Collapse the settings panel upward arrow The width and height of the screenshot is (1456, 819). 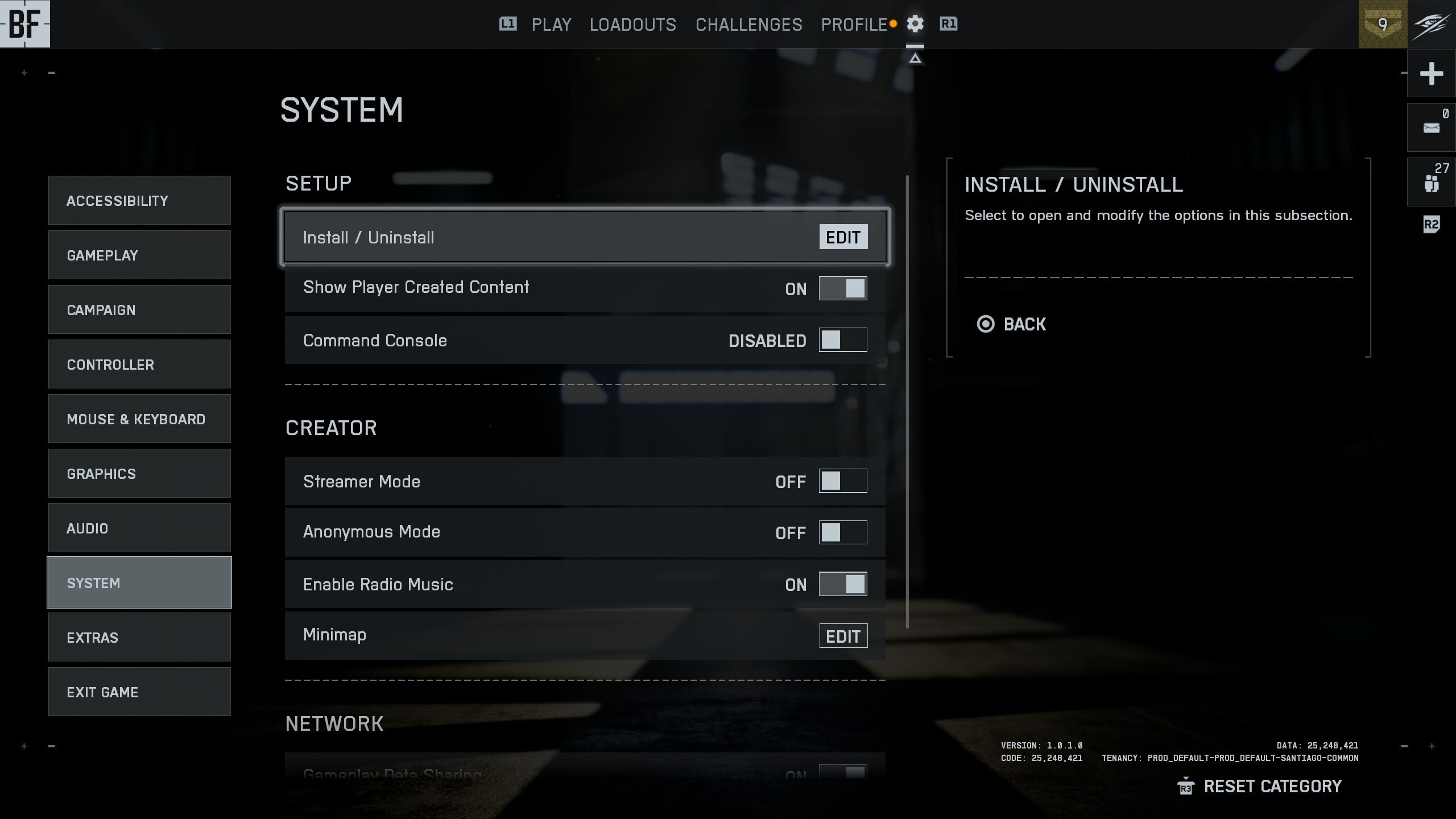point(915,57)
